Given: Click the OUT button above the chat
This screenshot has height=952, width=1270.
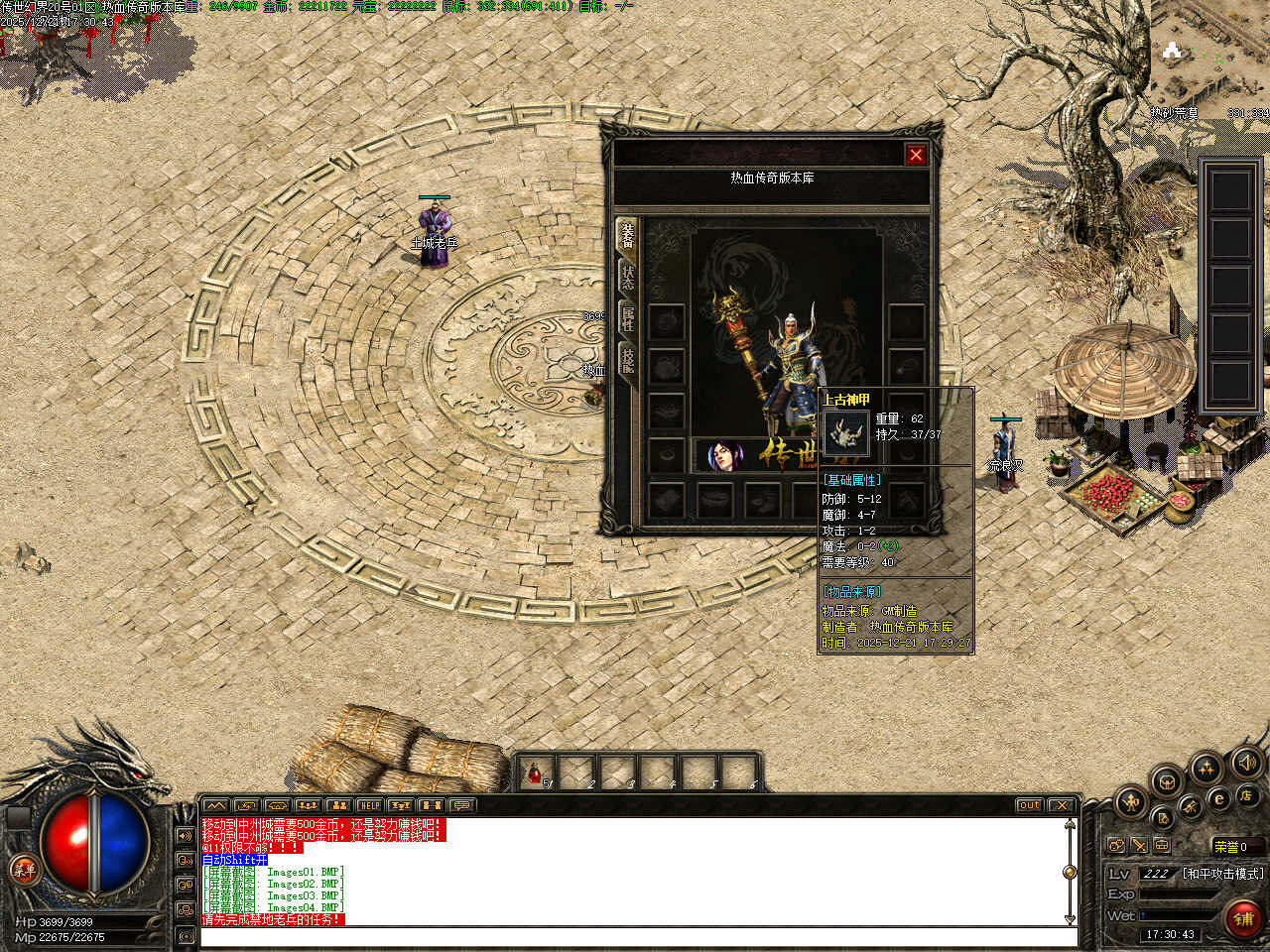Looking at the screenshot, I should point(1029,805).
